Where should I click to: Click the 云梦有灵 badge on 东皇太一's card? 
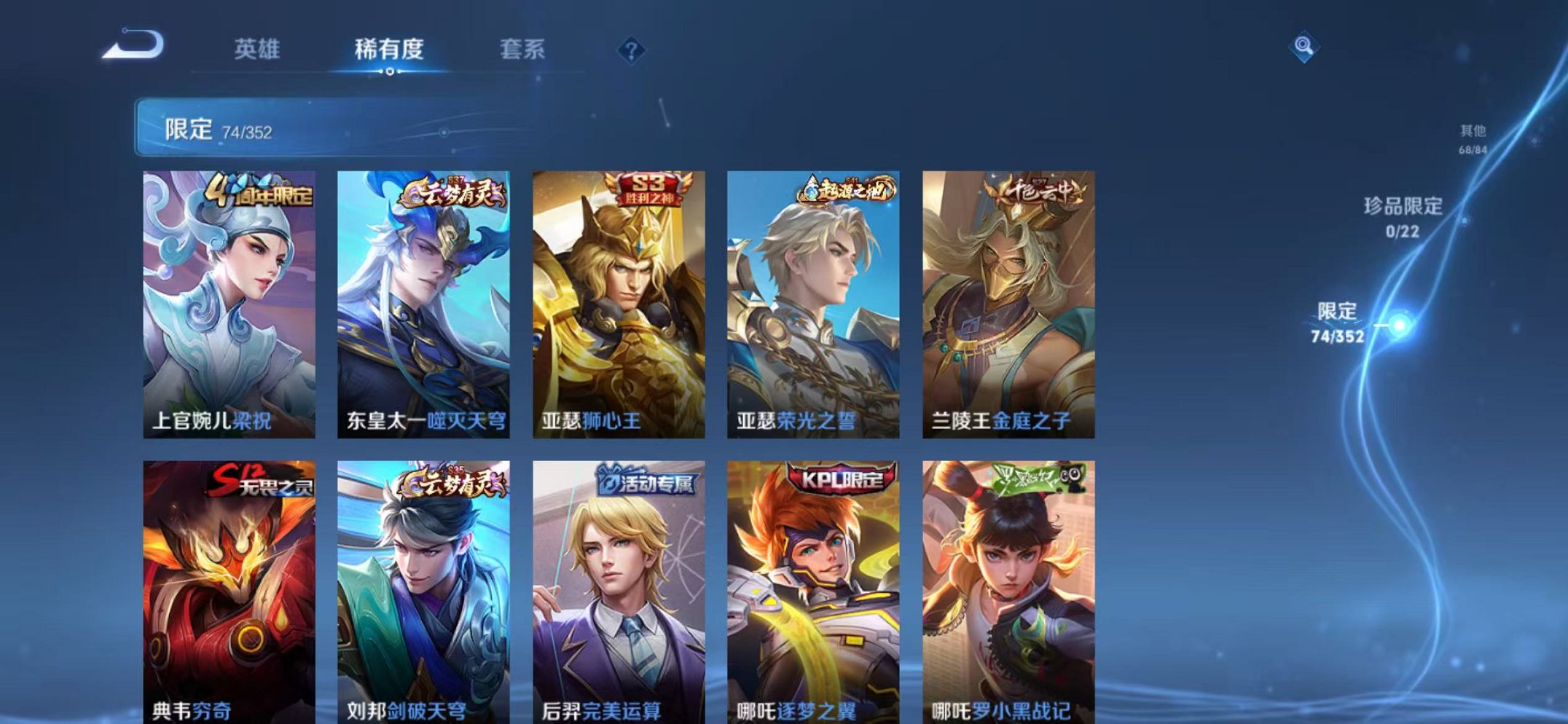click(455, 193)
